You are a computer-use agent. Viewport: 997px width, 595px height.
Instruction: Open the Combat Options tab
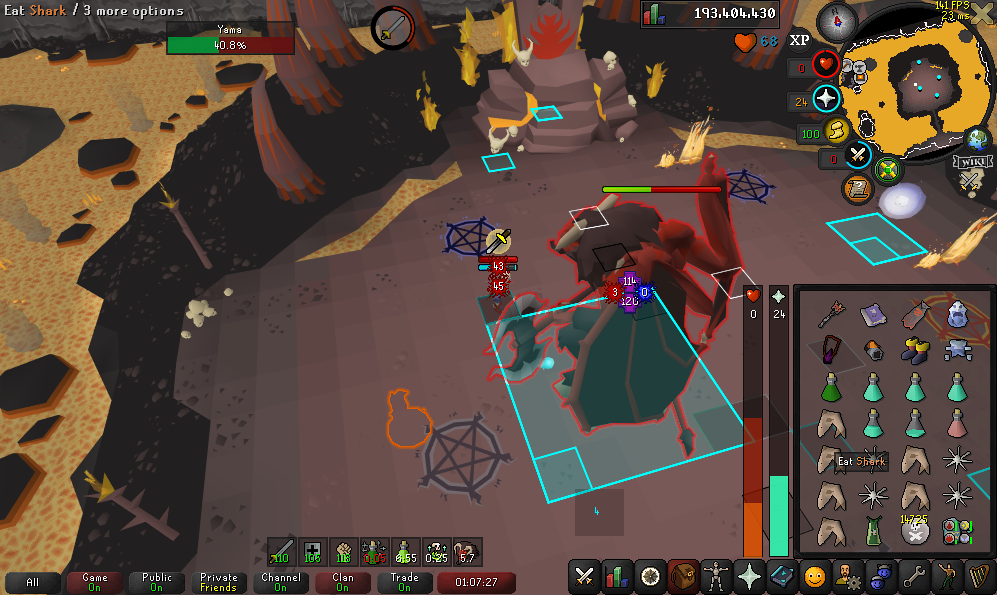[x=583, y=576]
